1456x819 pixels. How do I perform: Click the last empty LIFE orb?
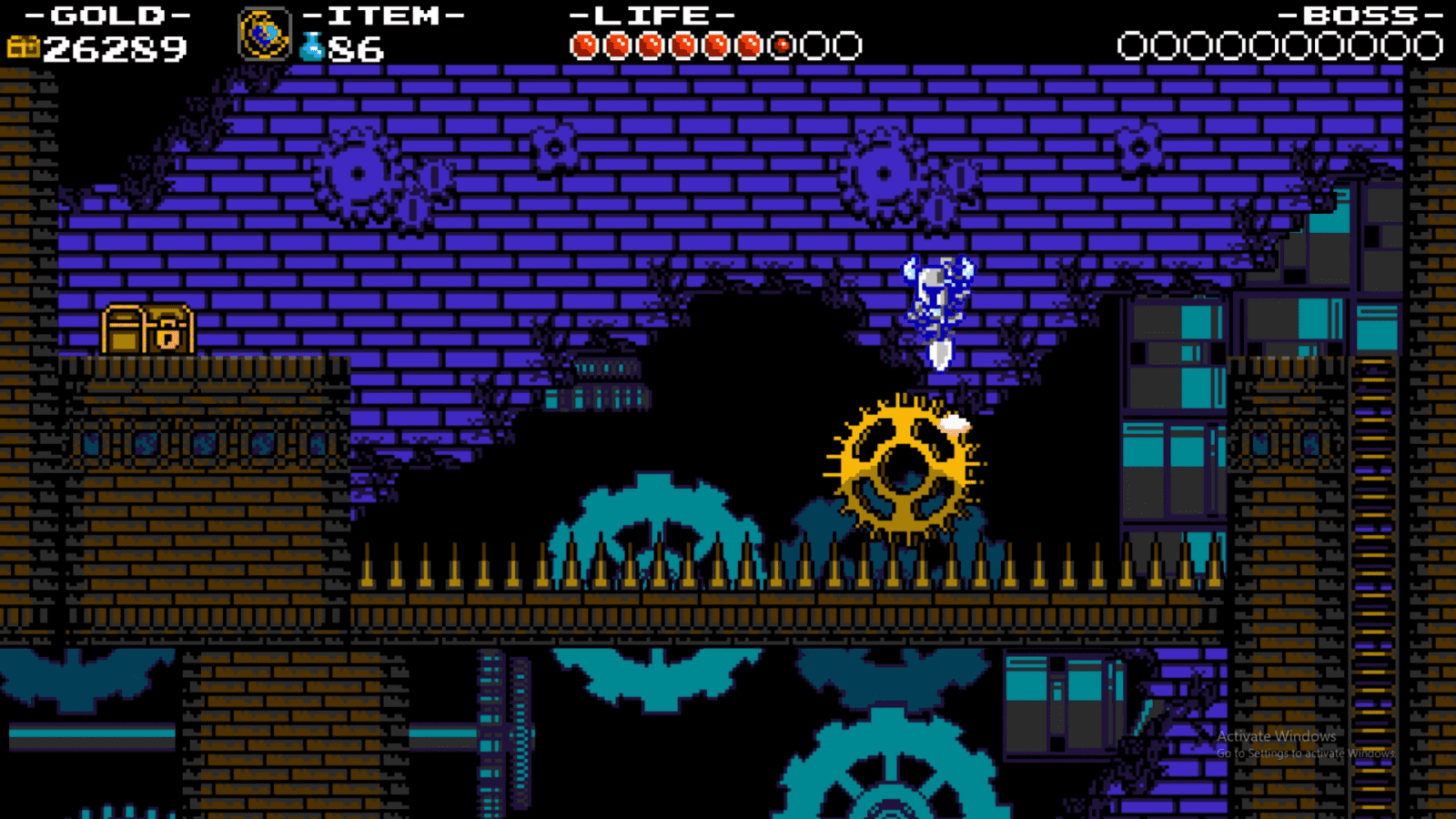click(847, 41)
